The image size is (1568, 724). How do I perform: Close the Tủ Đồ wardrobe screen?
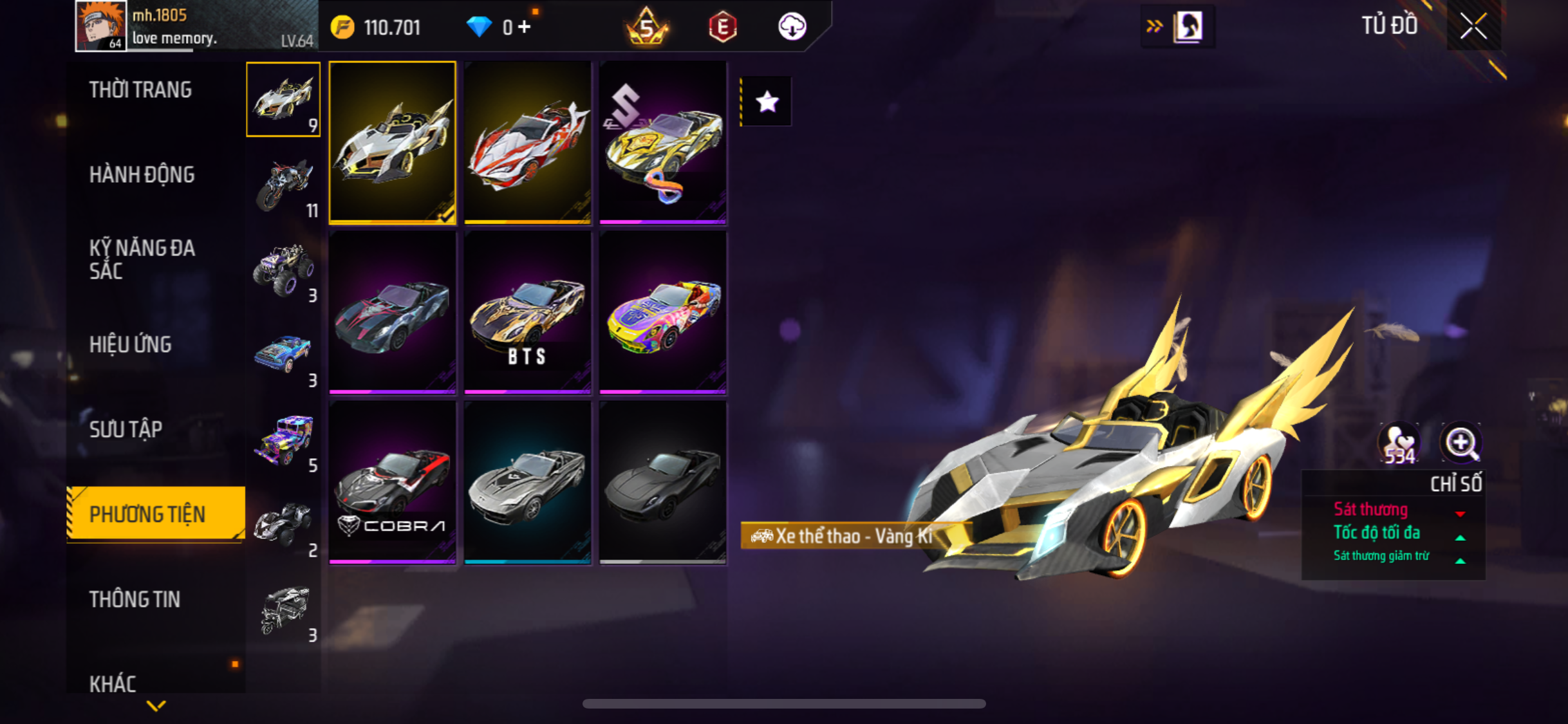[x=1473, y=26]
